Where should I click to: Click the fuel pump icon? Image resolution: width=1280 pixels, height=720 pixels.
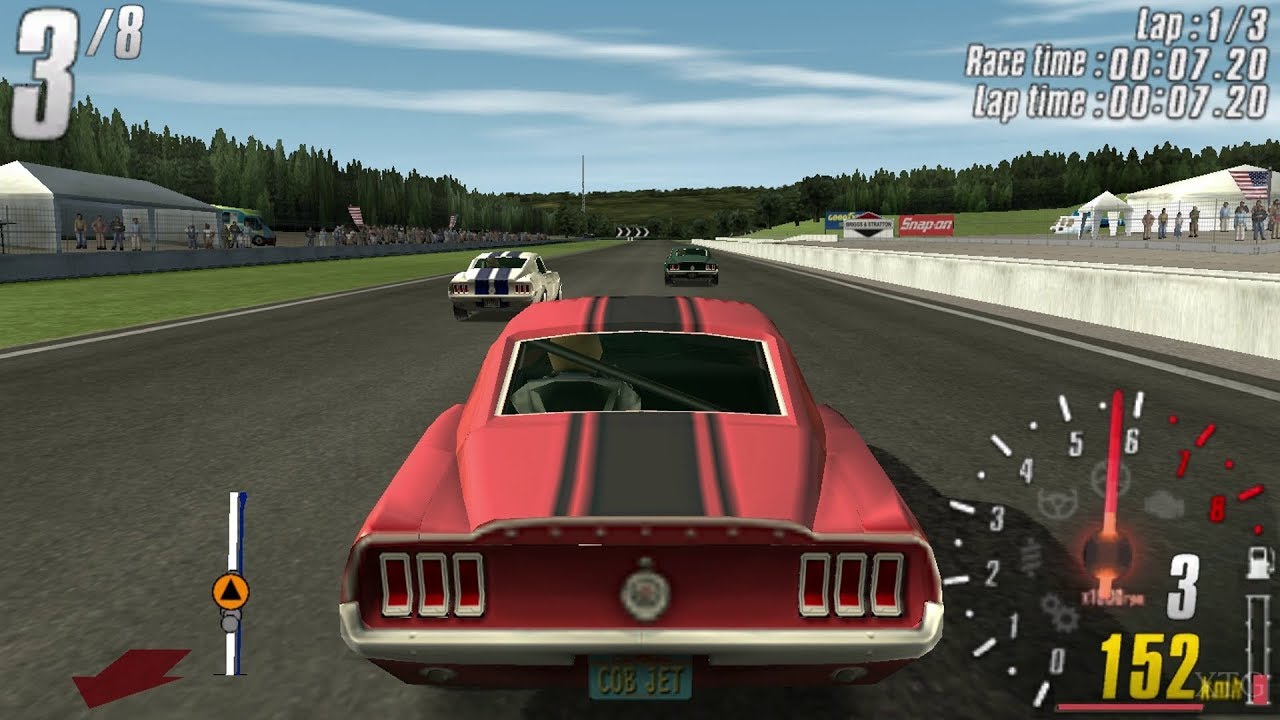coord(1258,563)
